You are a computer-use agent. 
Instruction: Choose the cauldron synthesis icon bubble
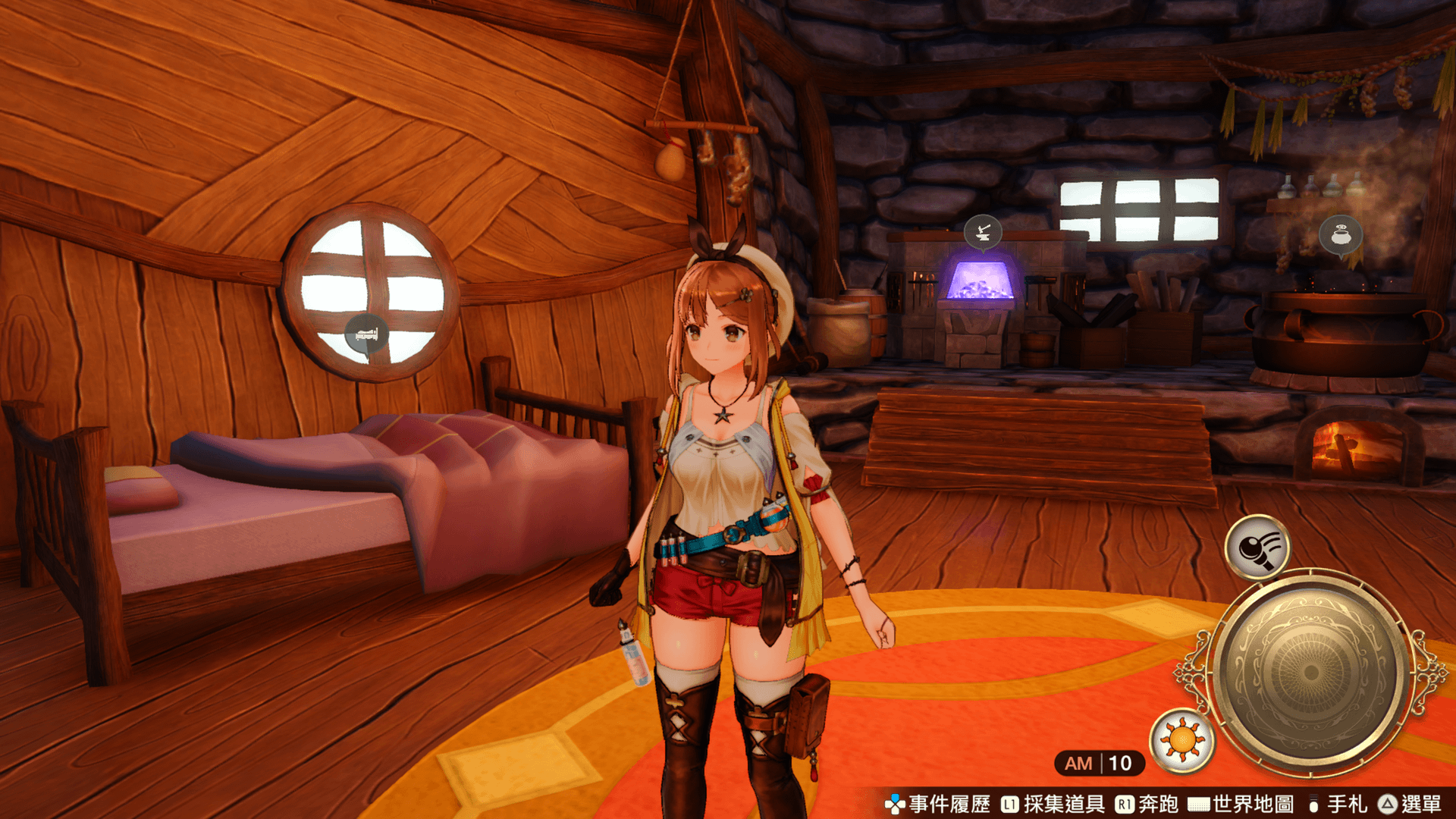pos(1341,234)
